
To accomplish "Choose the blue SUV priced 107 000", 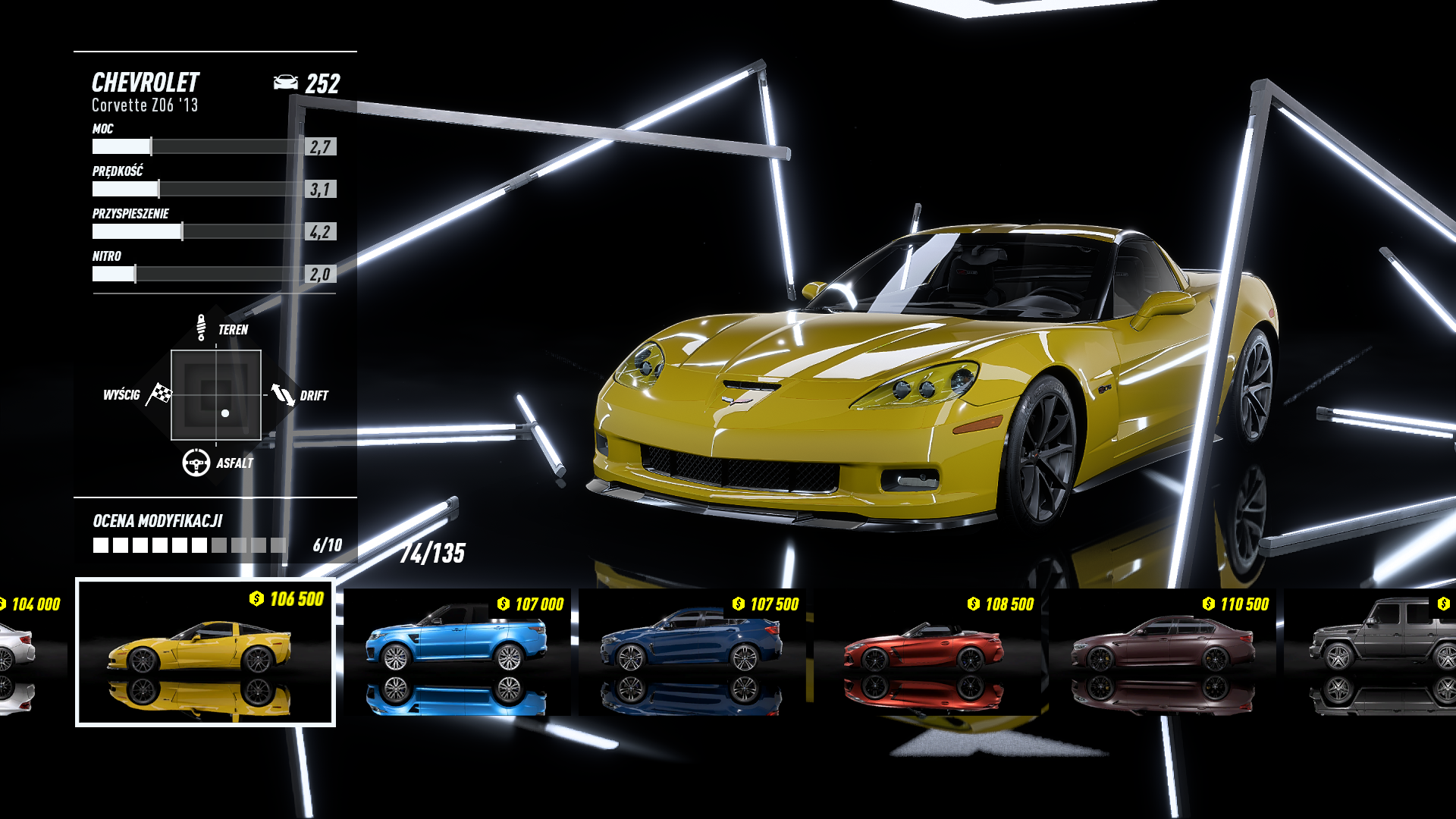I will [457, 652].
